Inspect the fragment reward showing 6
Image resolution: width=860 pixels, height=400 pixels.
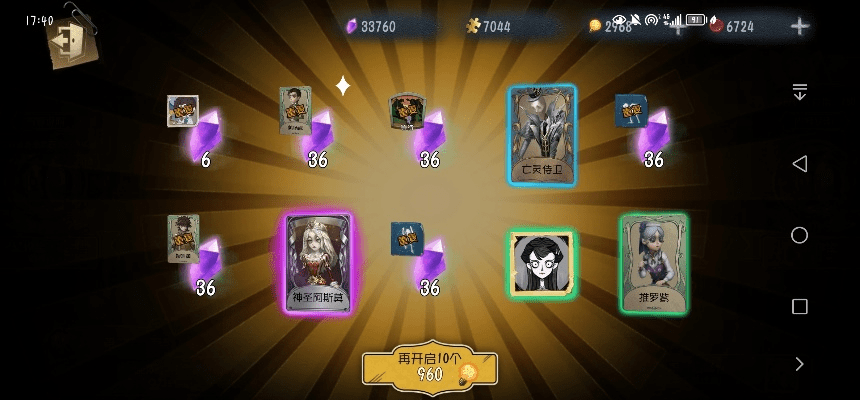pyautogui.click(x=195, y=132)
